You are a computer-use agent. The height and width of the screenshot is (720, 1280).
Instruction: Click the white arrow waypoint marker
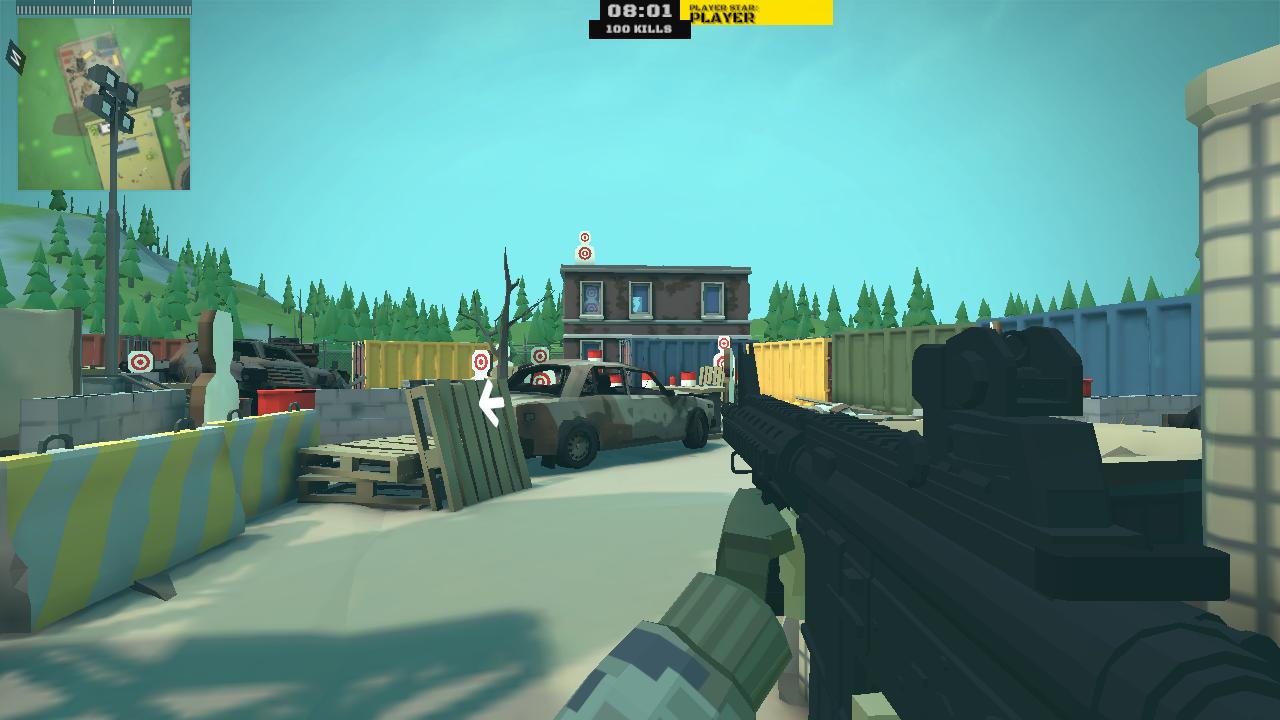489,404
